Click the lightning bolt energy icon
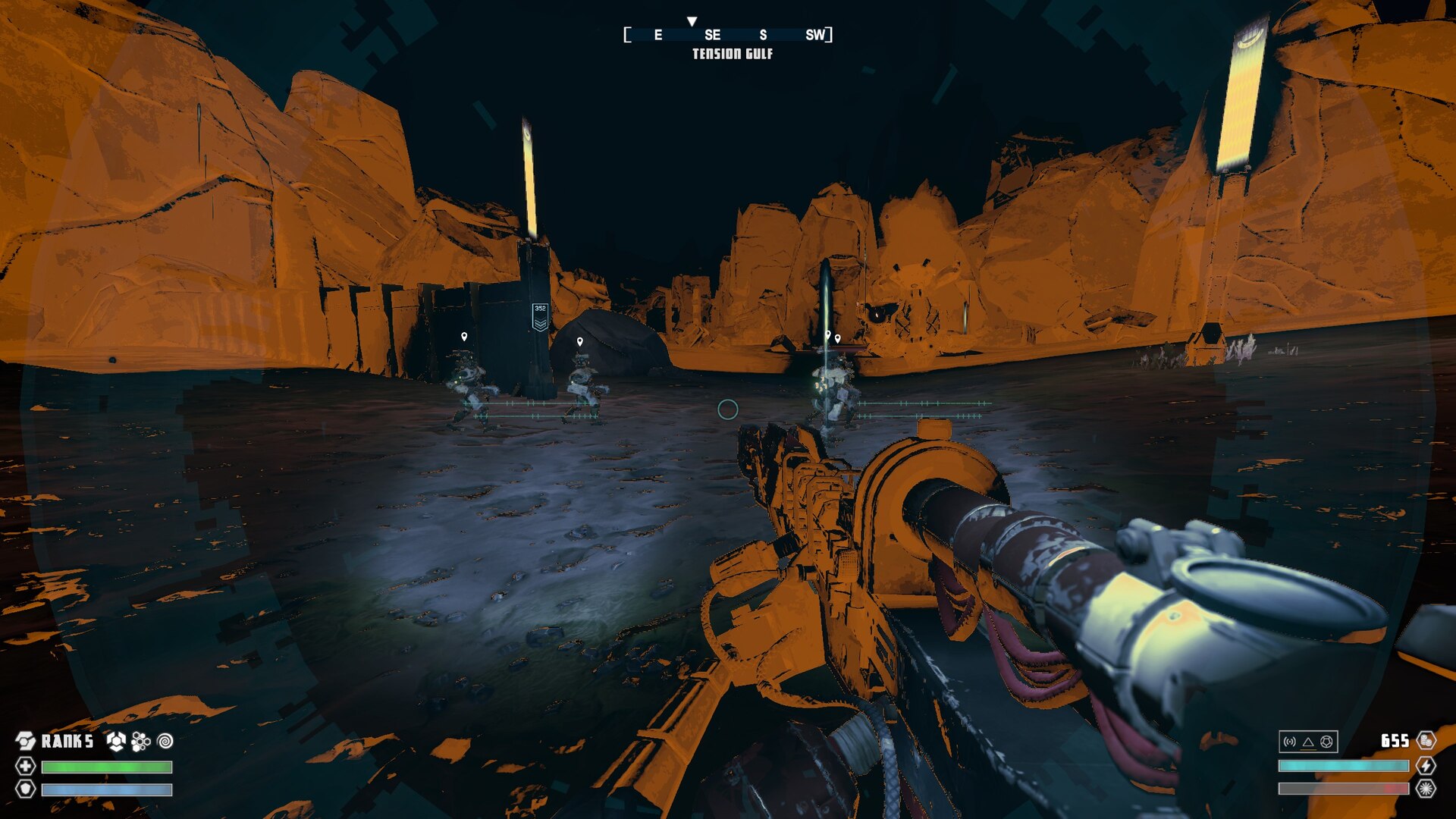Image resolution: width=1456 pixels, height=819 pixels. coord(1426,765)
